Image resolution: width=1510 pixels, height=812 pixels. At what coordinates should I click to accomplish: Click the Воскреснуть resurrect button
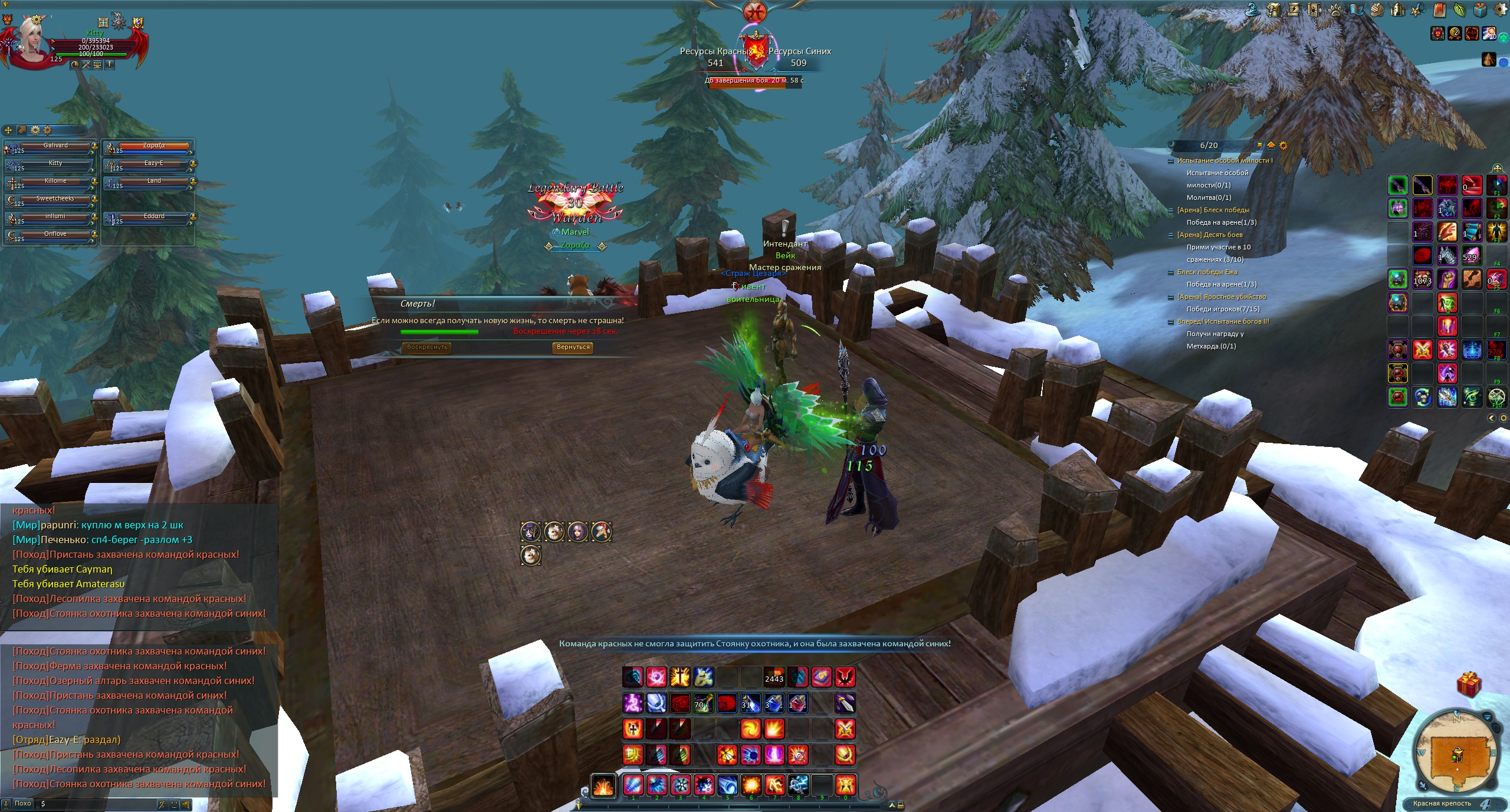(427, 347)
